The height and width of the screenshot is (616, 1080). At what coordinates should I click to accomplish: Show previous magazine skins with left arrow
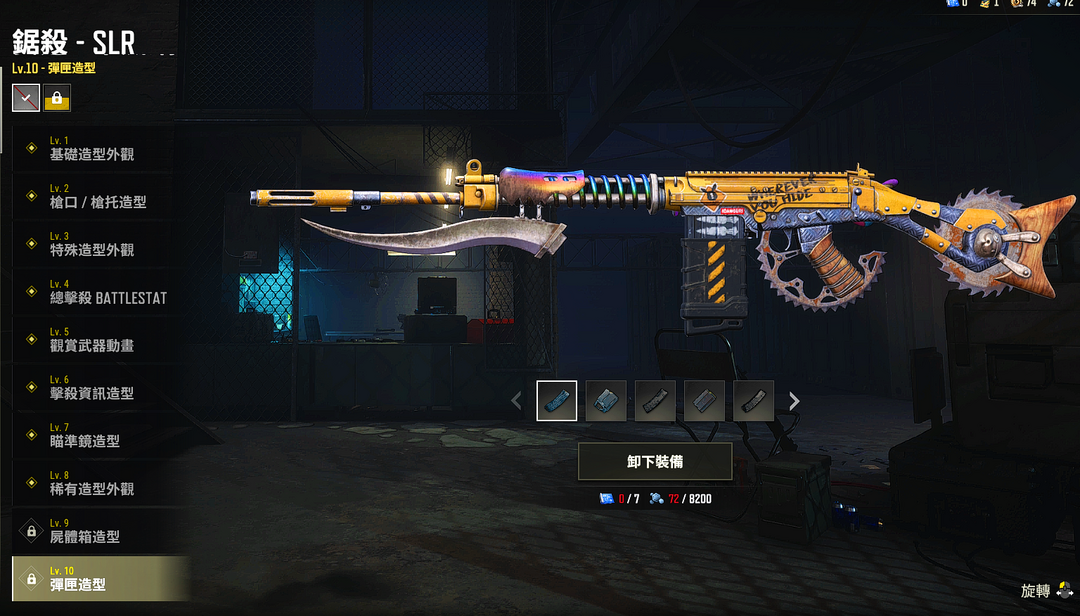pos(516,401)
